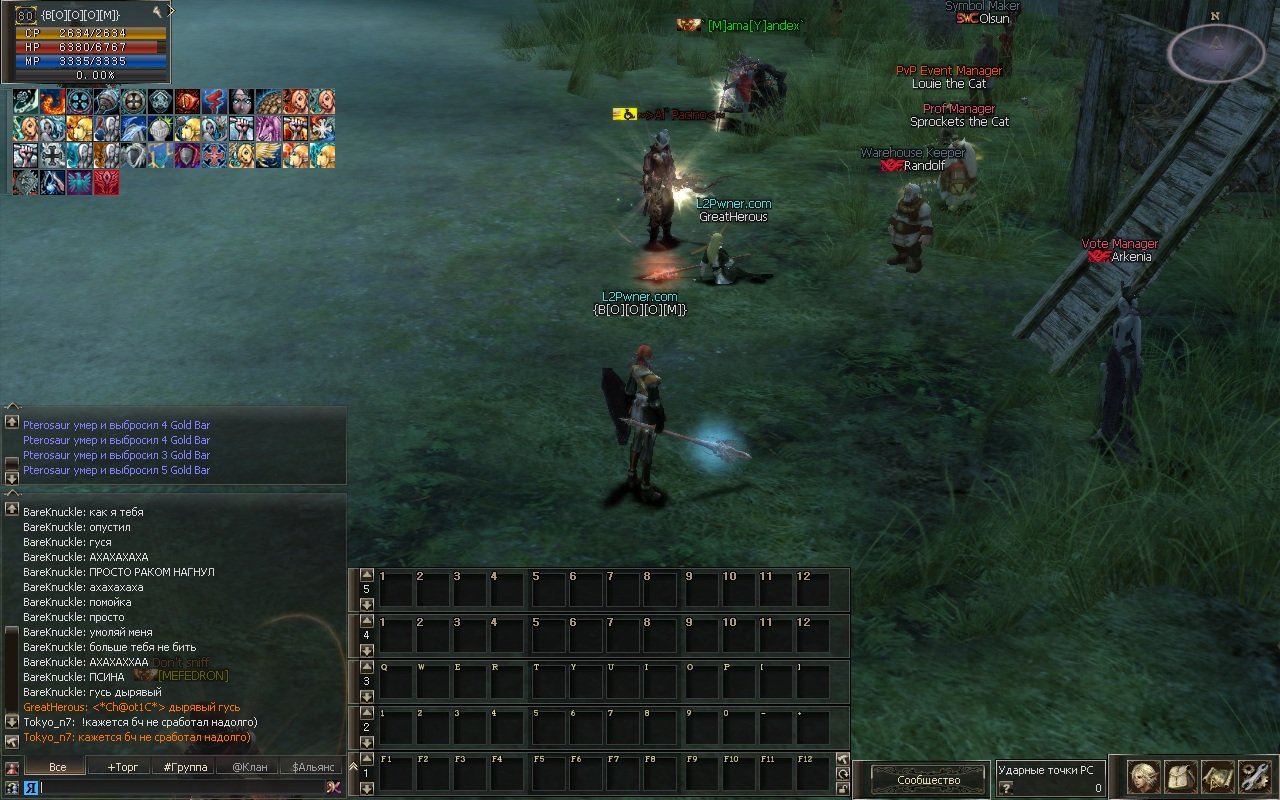Show the $Альянс alliance chat tab

(x=311, y=767)
